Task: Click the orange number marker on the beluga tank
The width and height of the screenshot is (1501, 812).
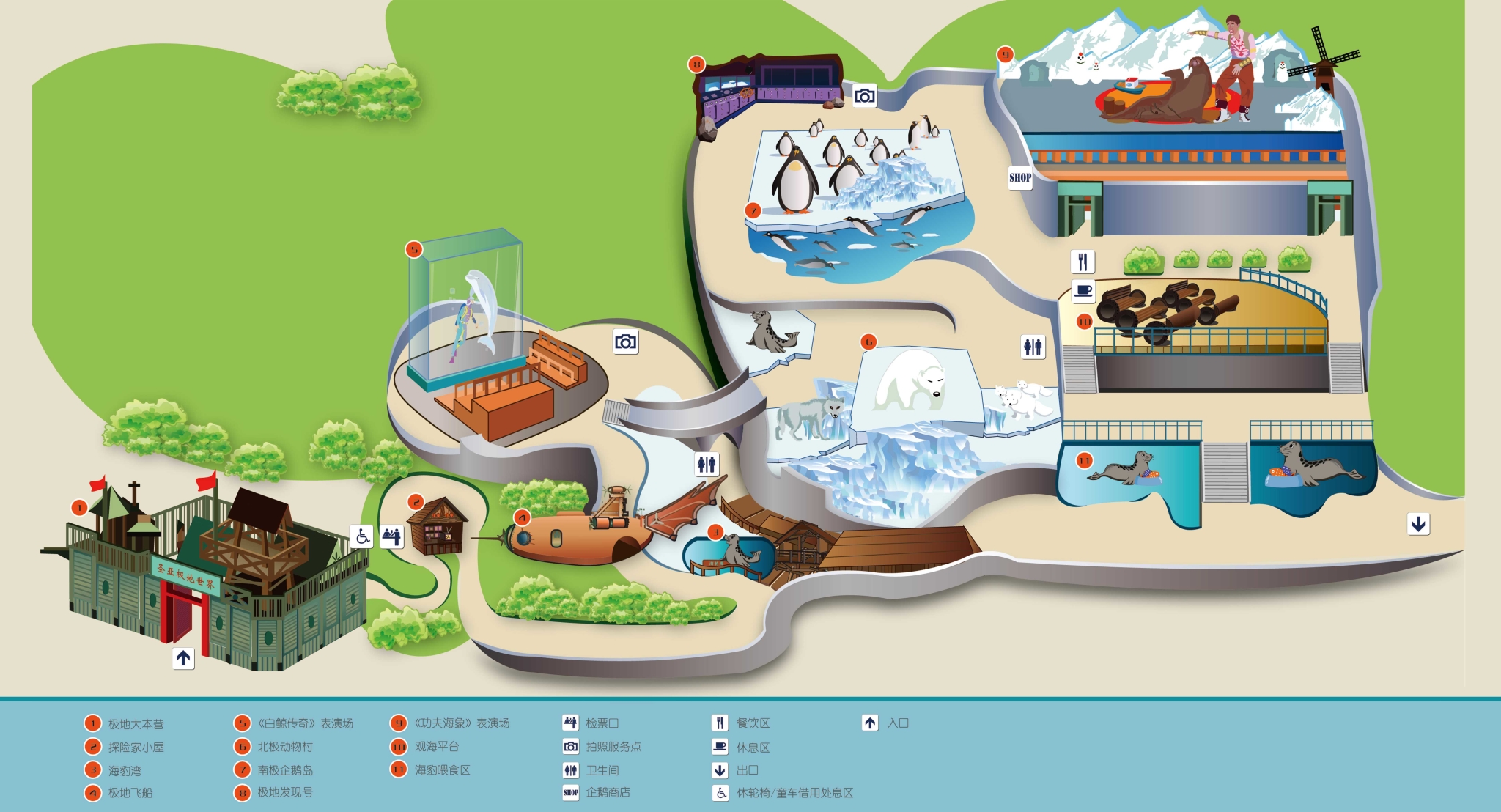Action: tap(414, 250)
